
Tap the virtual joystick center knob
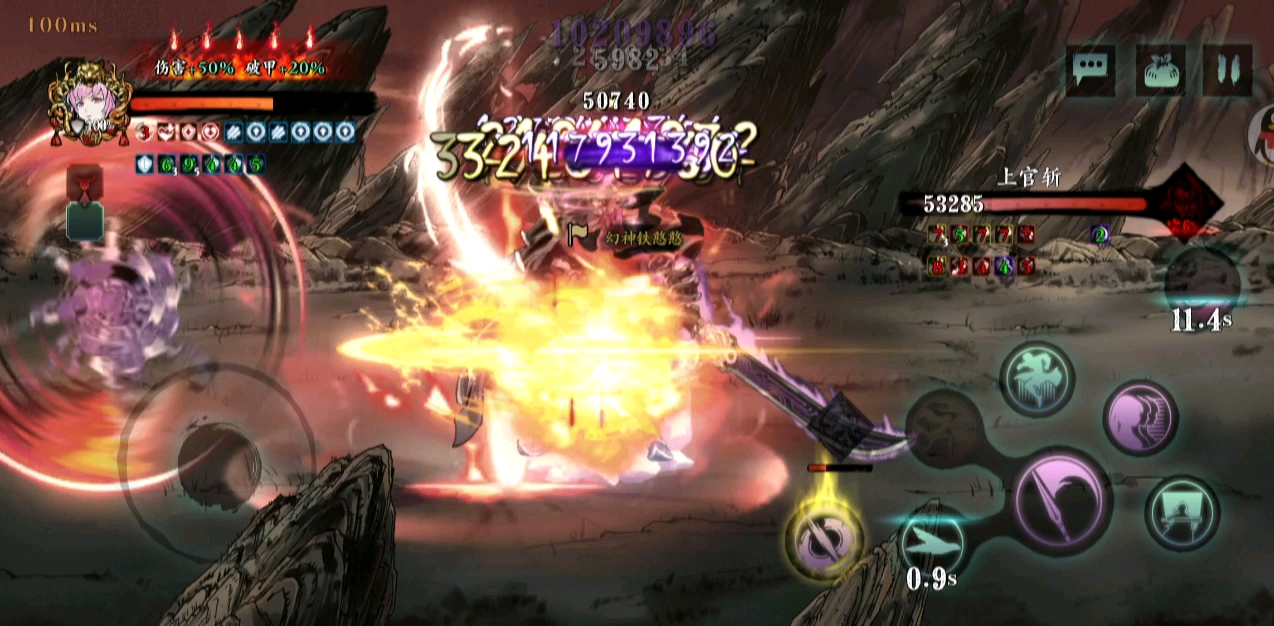(x=219, y=460)
